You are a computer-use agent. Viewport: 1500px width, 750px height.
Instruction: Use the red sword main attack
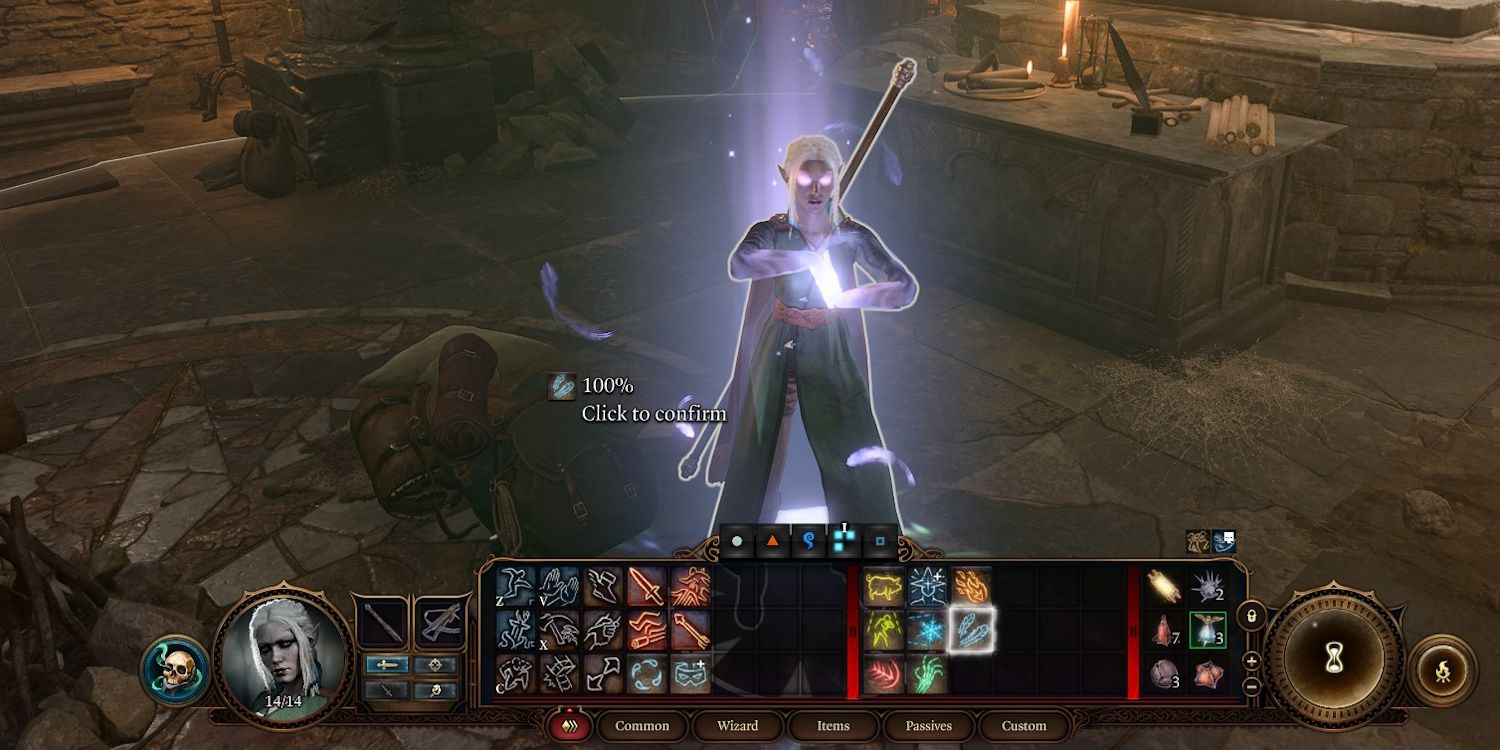click(x=647, y=587)
